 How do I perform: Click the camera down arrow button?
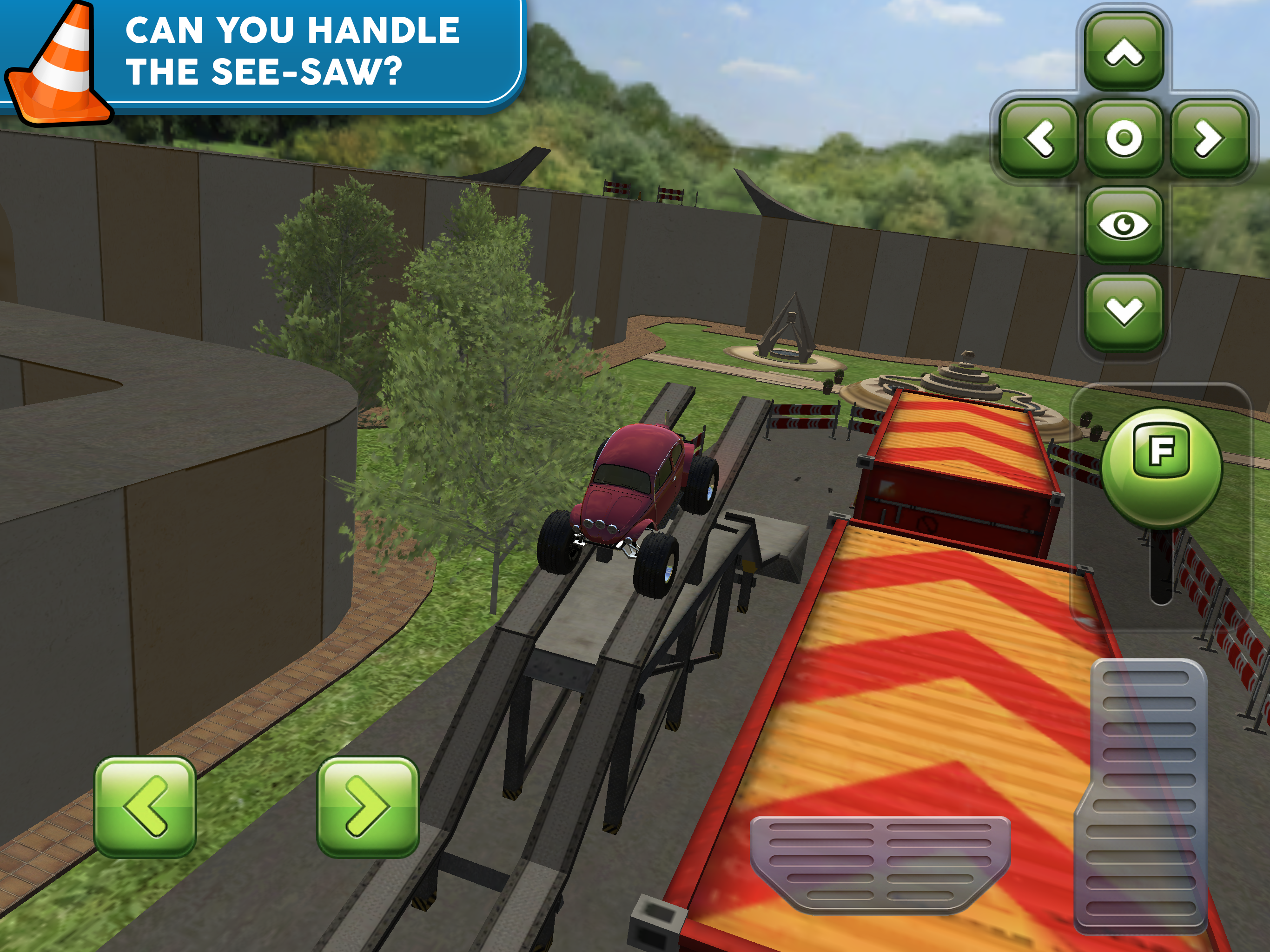[1124, 311]
